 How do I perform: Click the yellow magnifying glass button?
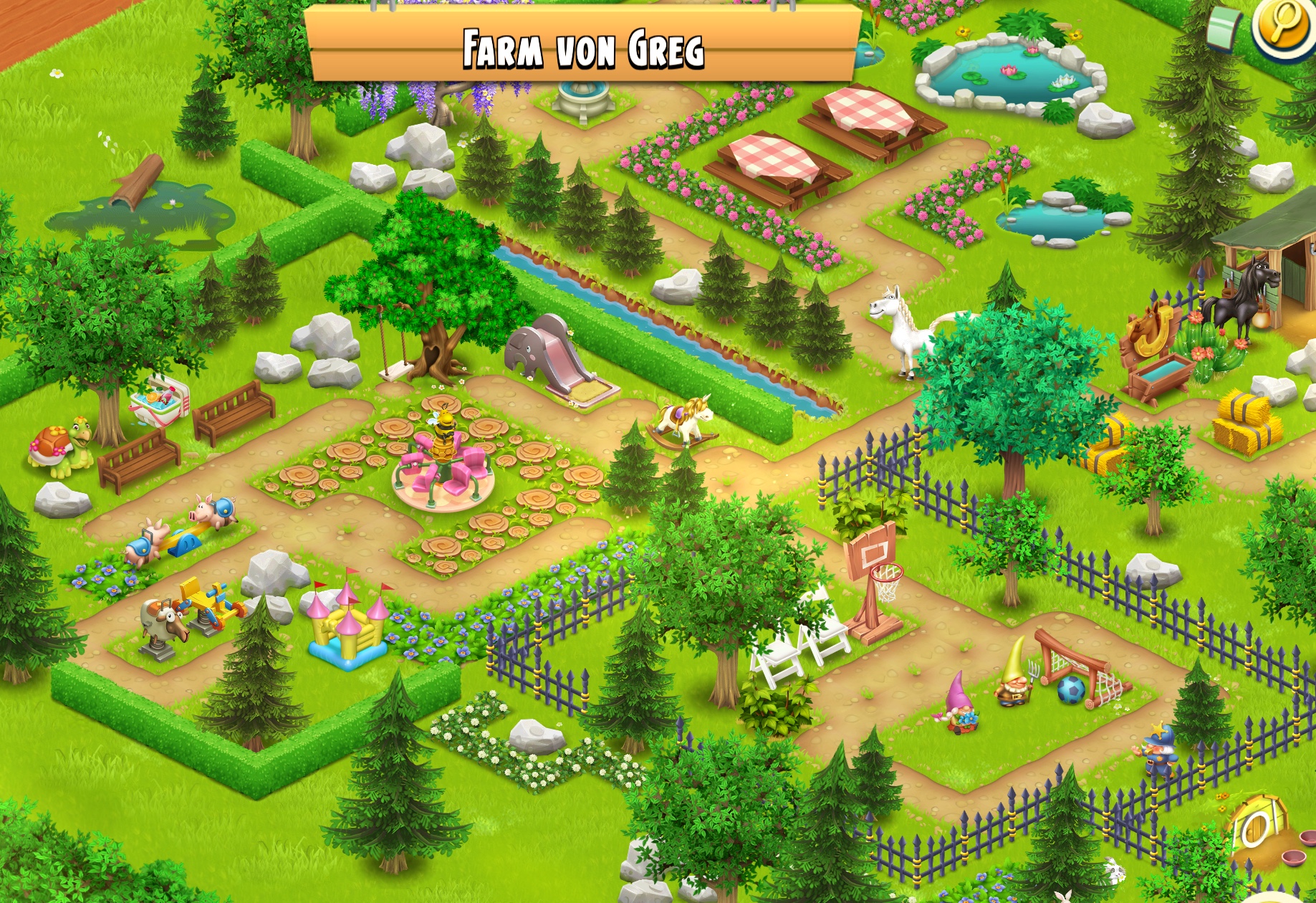tap(1285, 29)
